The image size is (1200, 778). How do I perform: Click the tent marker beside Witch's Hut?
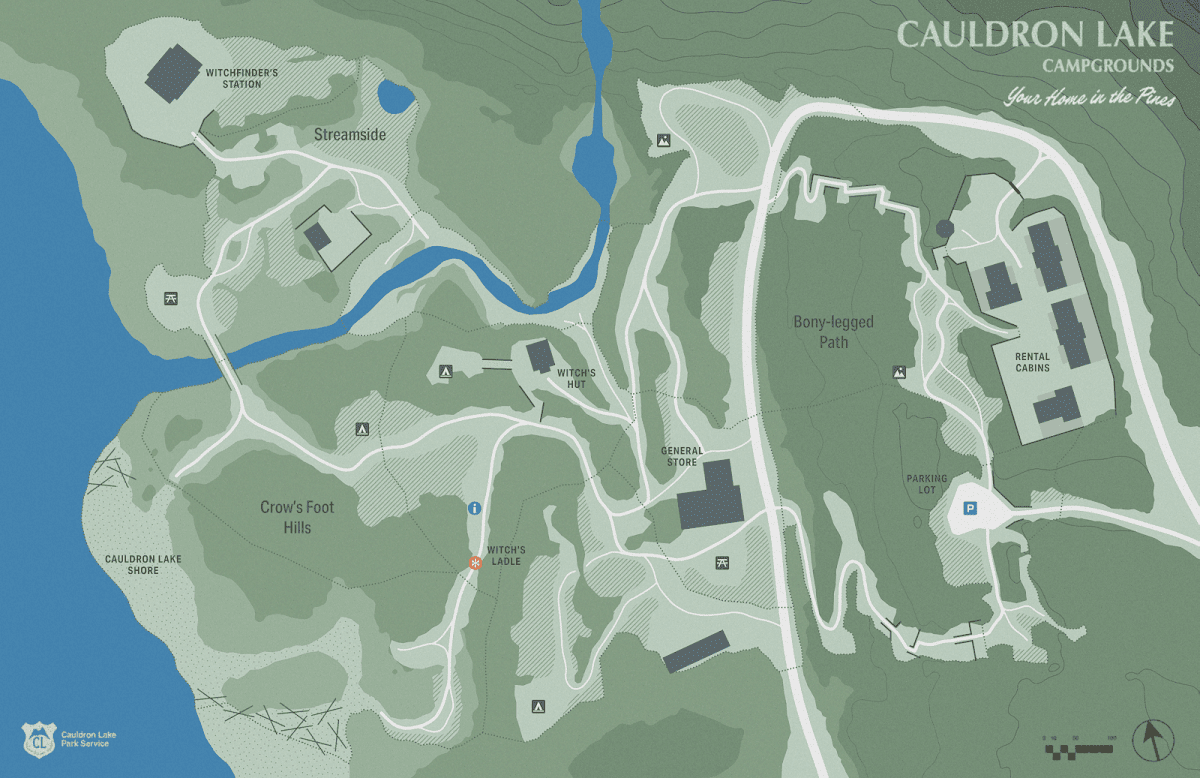(445, 372)
